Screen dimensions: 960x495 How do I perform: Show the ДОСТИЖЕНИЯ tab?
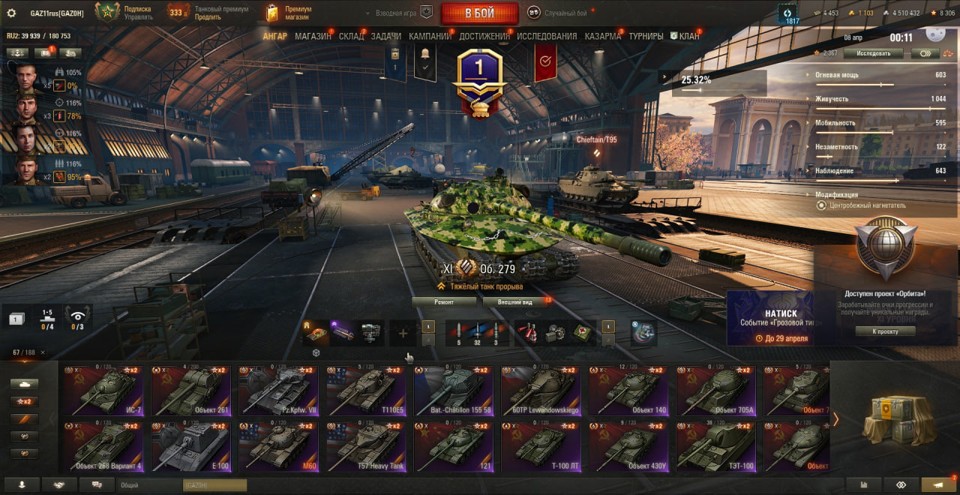(484, 36)
